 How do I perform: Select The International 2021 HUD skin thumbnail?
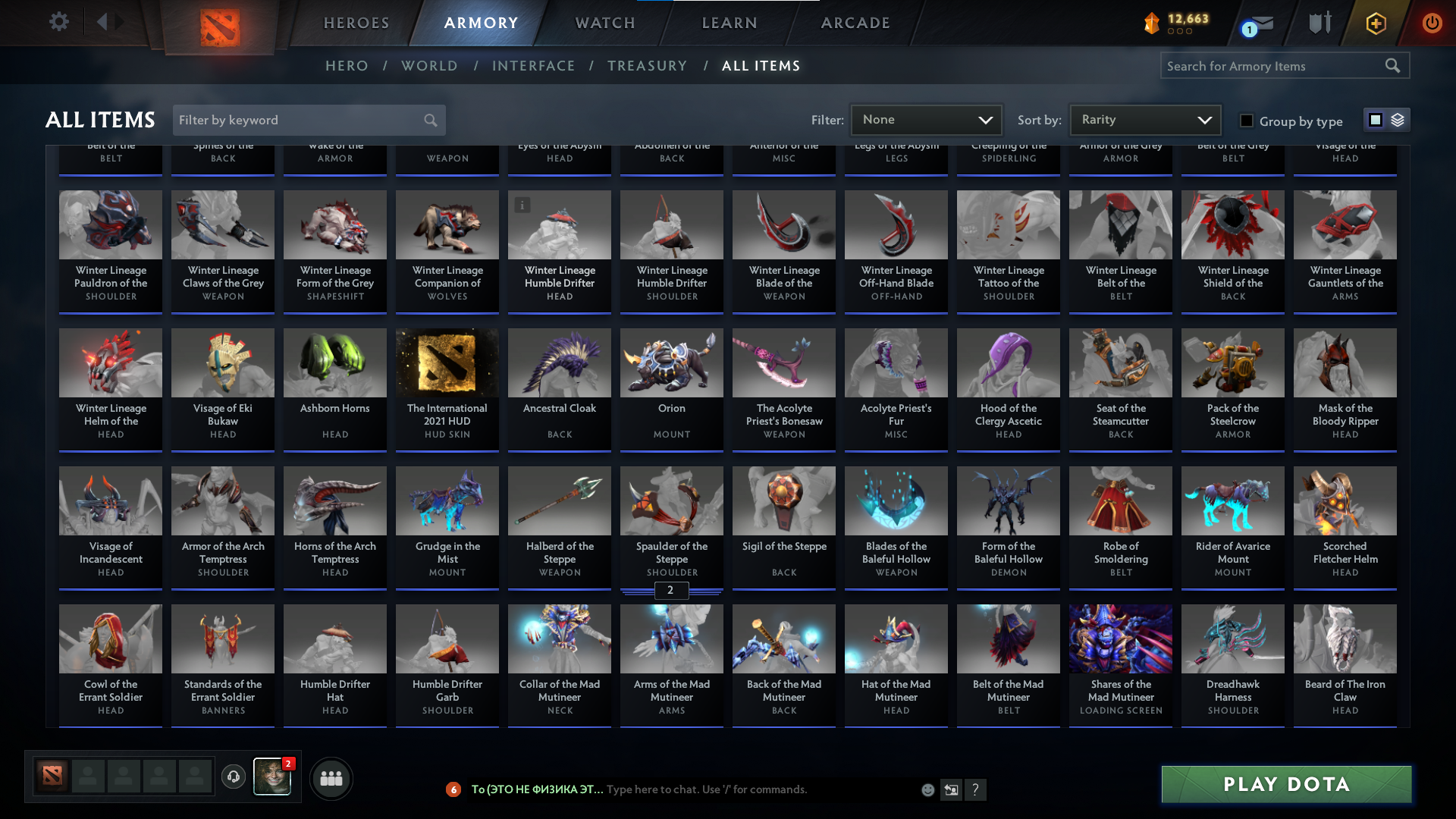click(447, 363)
